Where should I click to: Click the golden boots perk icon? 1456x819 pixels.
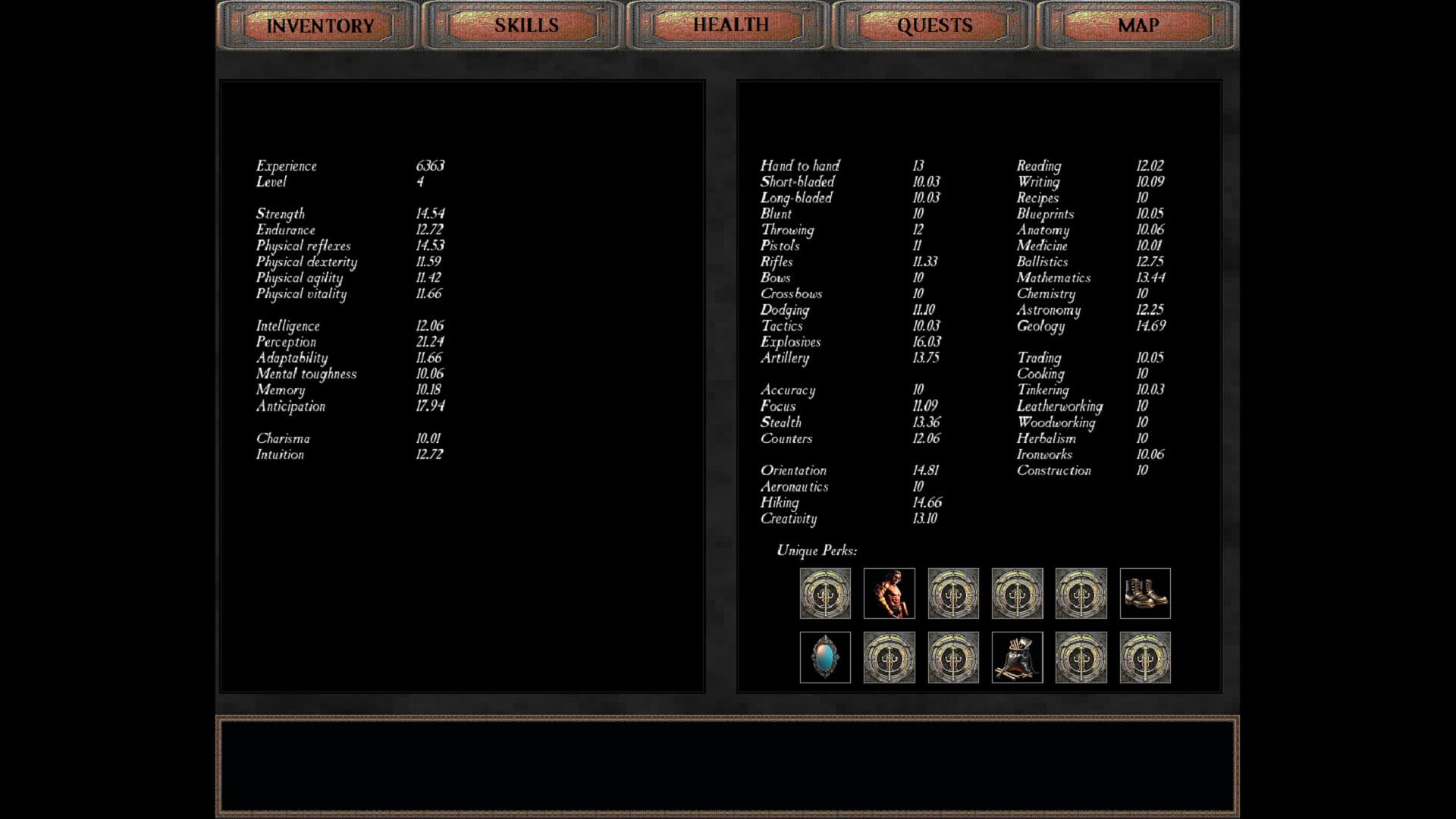[x=1145, y=594]
